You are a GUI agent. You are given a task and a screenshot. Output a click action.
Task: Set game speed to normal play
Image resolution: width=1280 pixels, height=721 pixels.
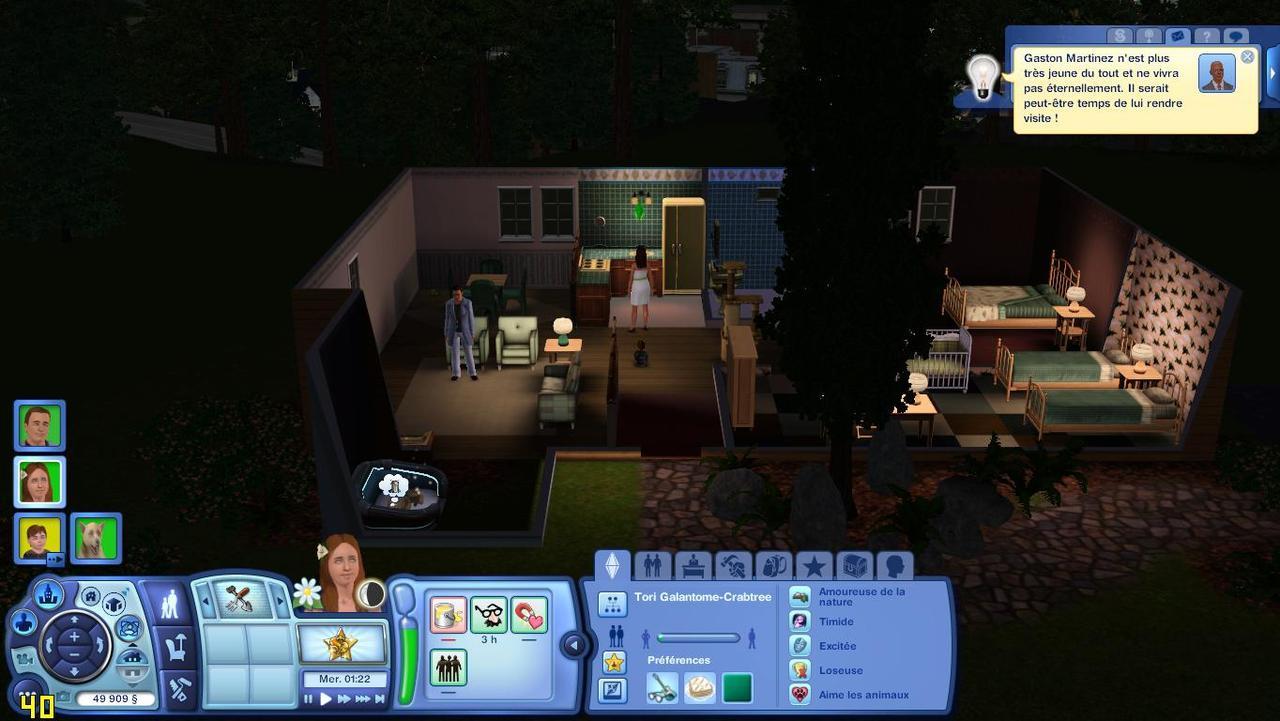tap(326, 700)
